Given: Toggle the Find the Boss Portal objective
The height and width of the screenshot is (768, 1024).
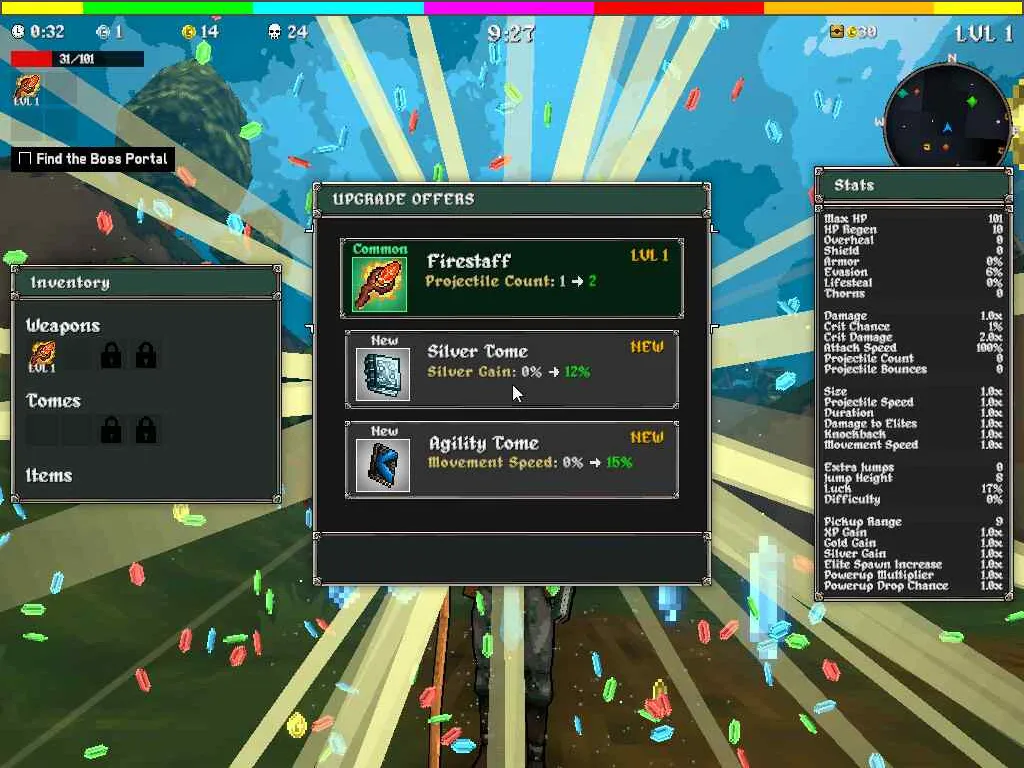Looking at the screenshot, I should click(26, 159).
